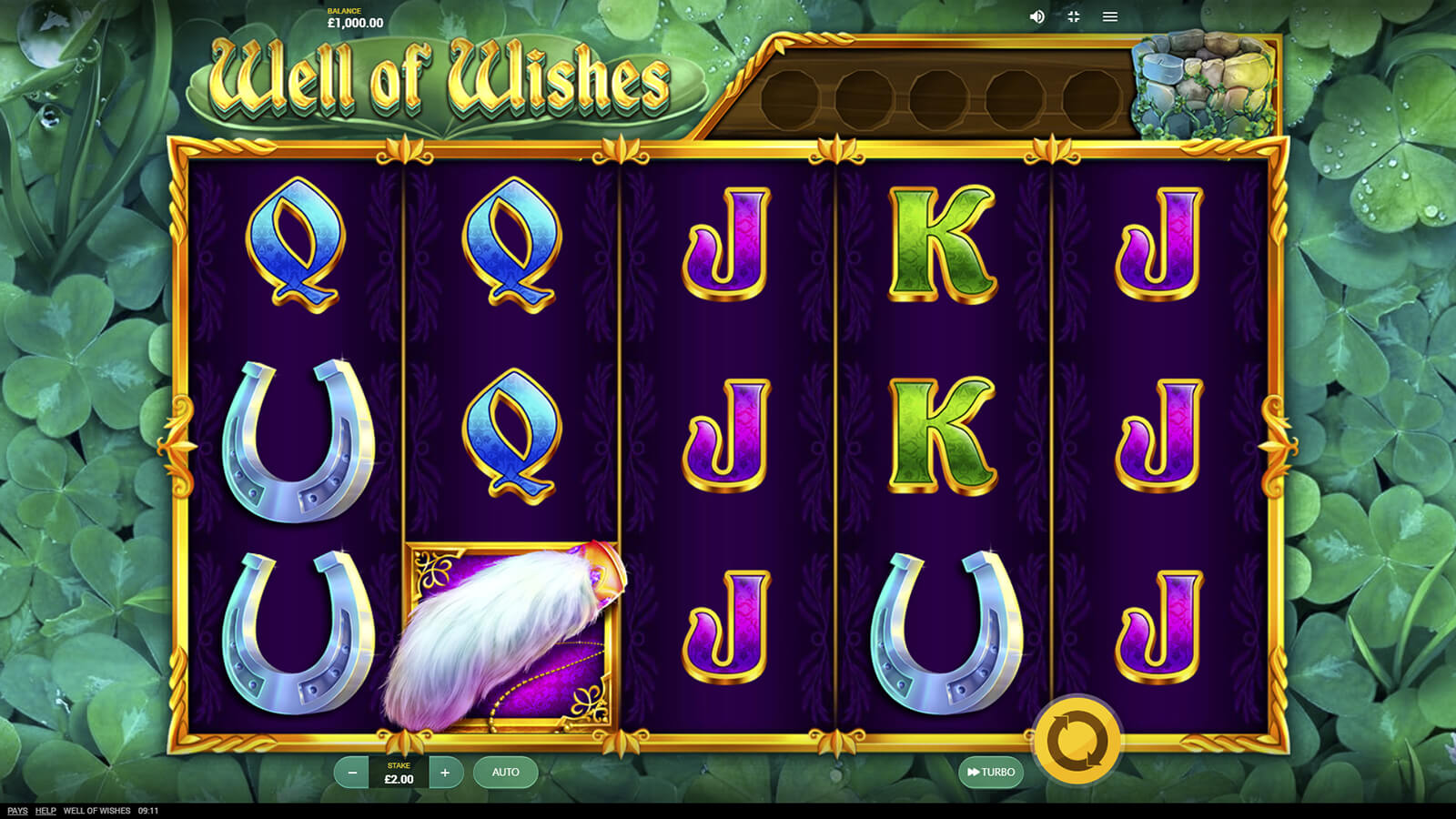This screenshot has height=819, width=1456.
Task: Open the Pays table link
Action: (17, 811)
